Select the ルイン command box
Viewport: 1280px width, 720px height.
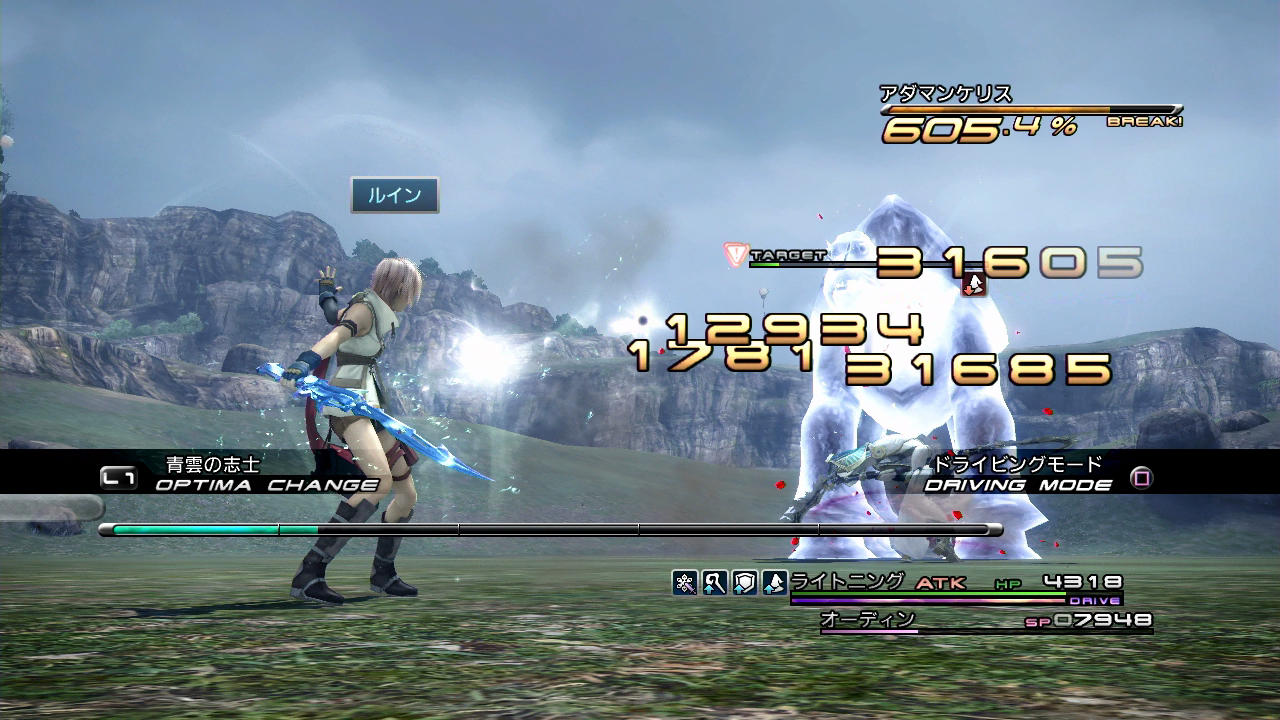394,195
